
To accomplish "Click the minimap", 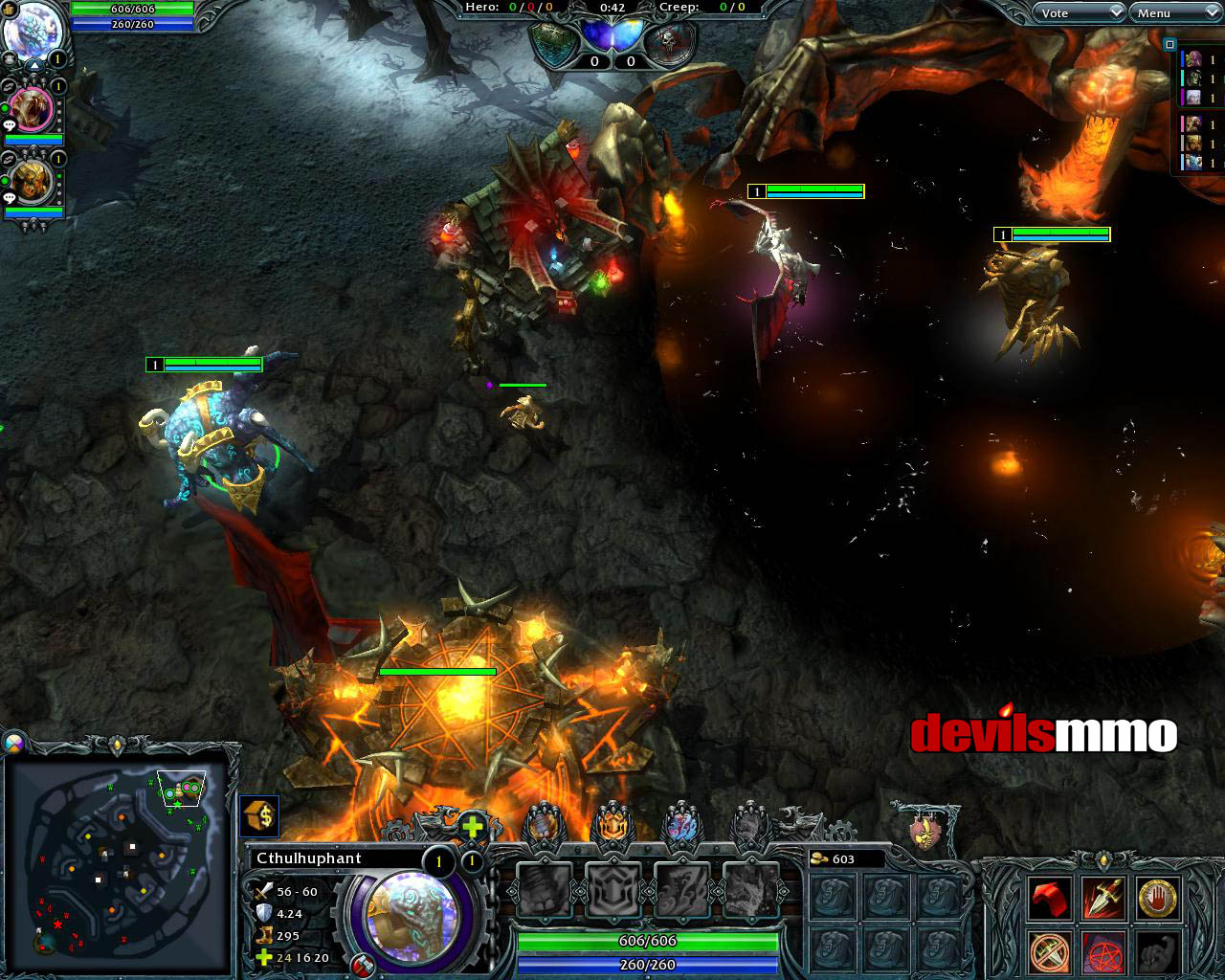I will pyautogui.click(x=117, y=861).
